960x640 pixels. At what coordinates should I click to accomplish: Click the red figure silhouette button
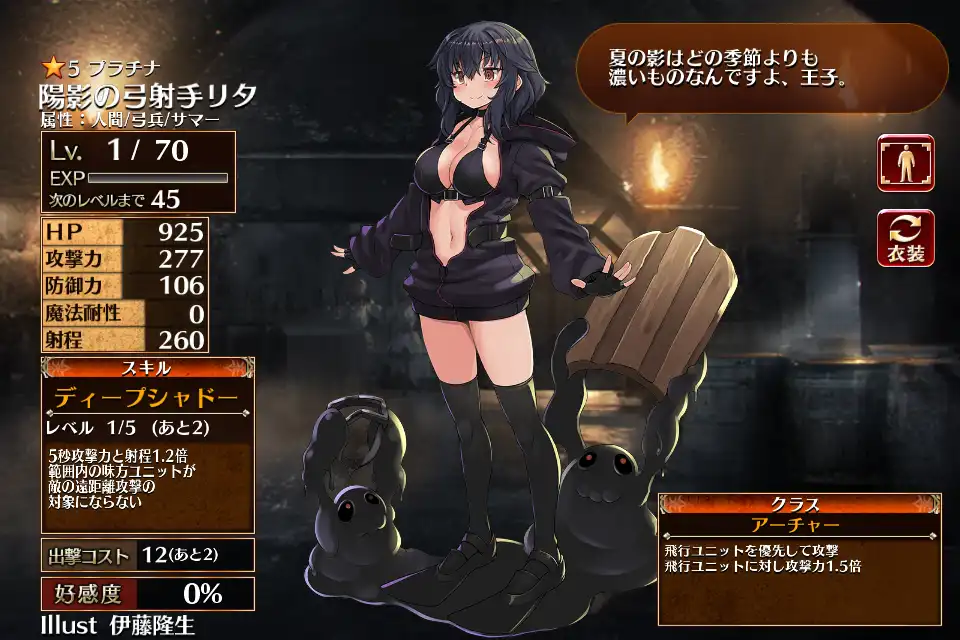tap(906, 163)
